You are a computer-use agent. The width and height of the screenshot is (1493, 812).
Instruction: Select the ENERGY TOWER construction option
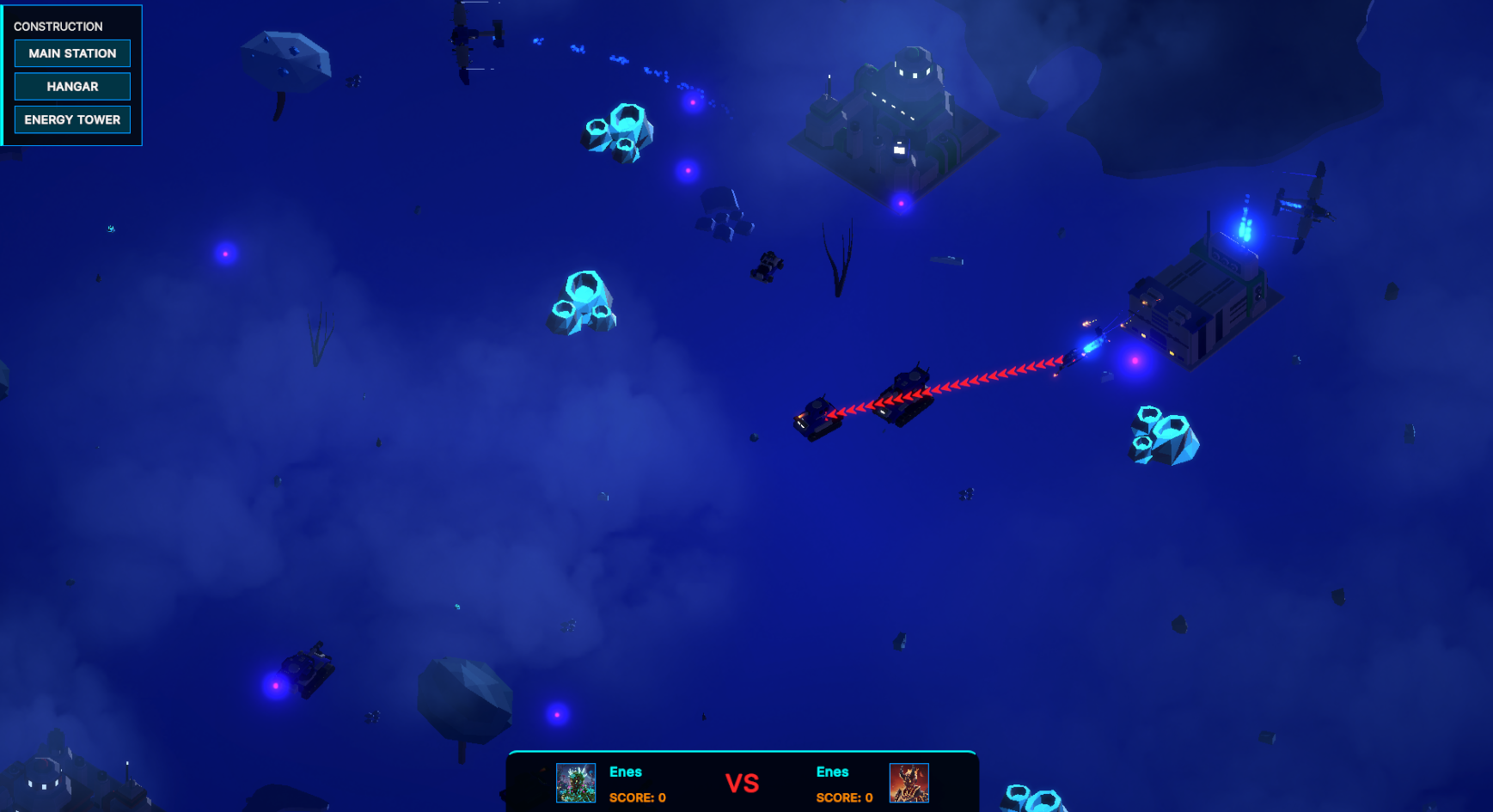(x=72, y=119)
